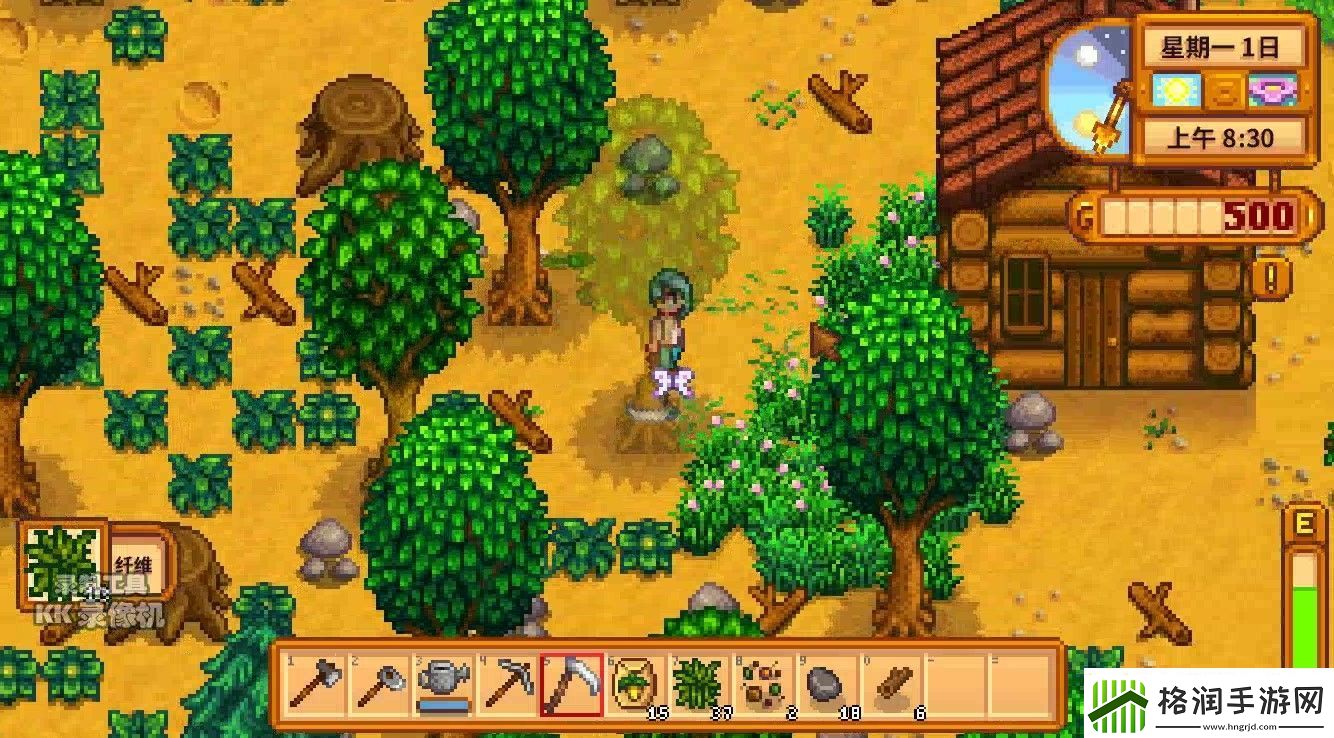Pick the fiber stack of 37
Viewport: 1334px width, 738px height.
(x=700, y=685)
